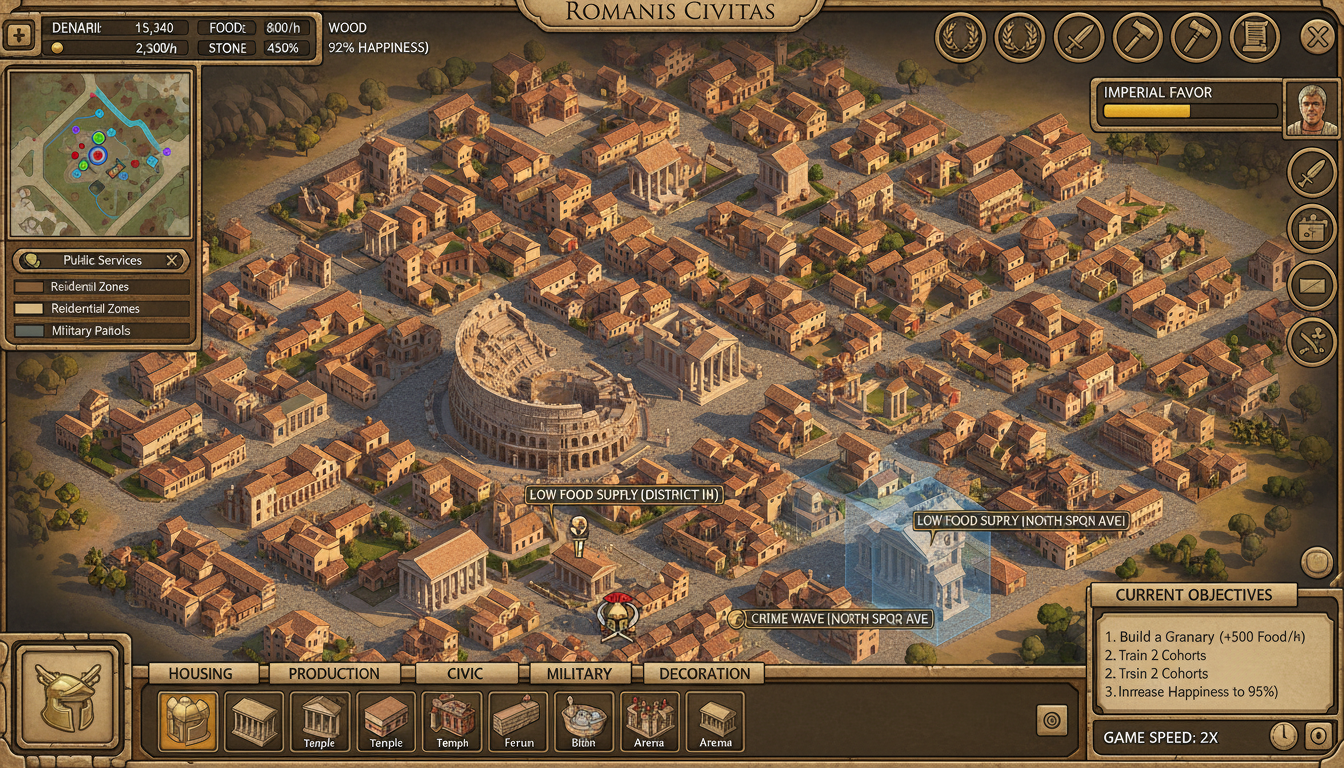Enable the Military Patrols overlay
The height and width of the screenshot is (768, 1344).
coord(100,330)
